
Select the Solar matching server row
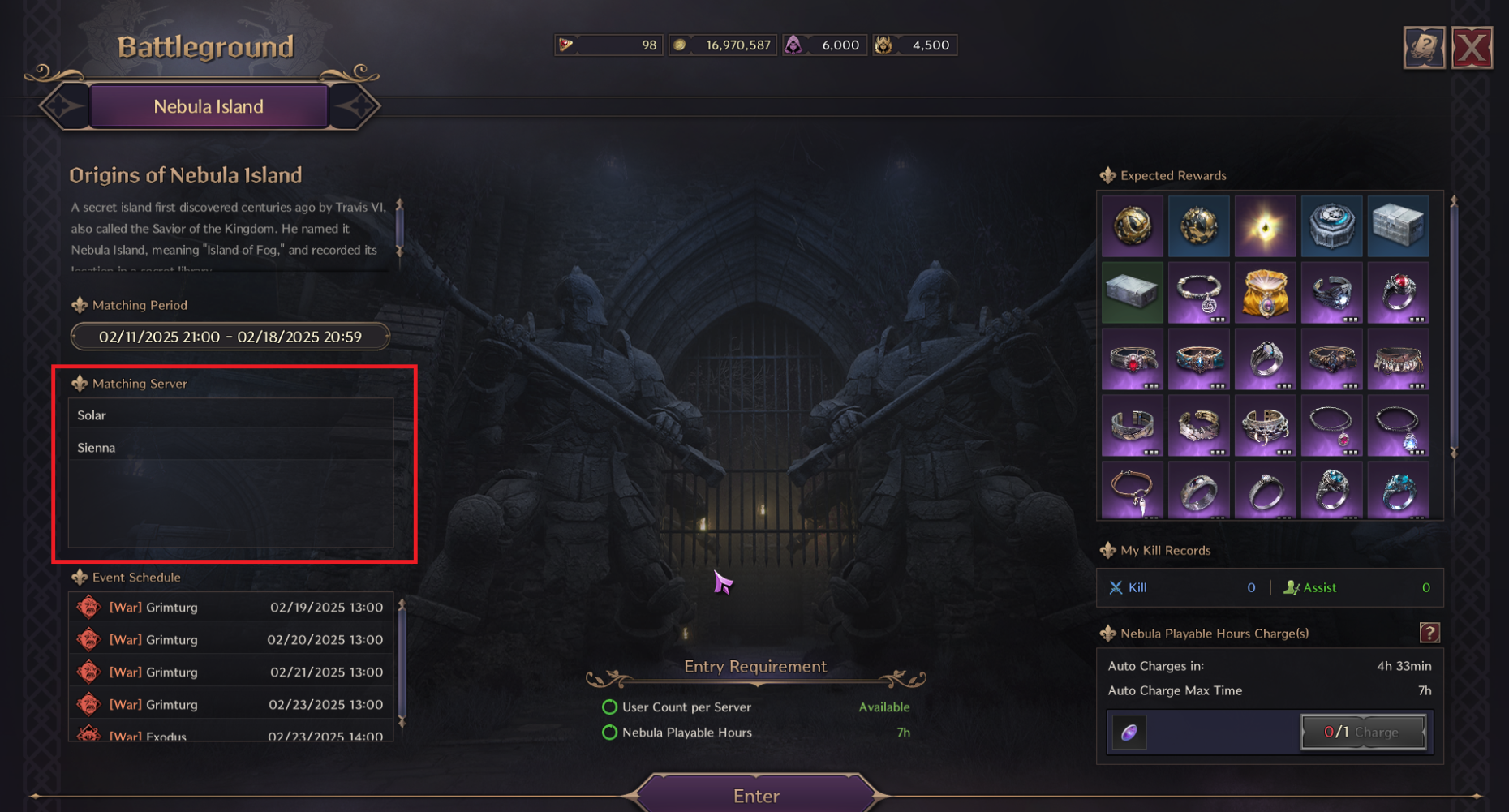[x=230, y=415]
